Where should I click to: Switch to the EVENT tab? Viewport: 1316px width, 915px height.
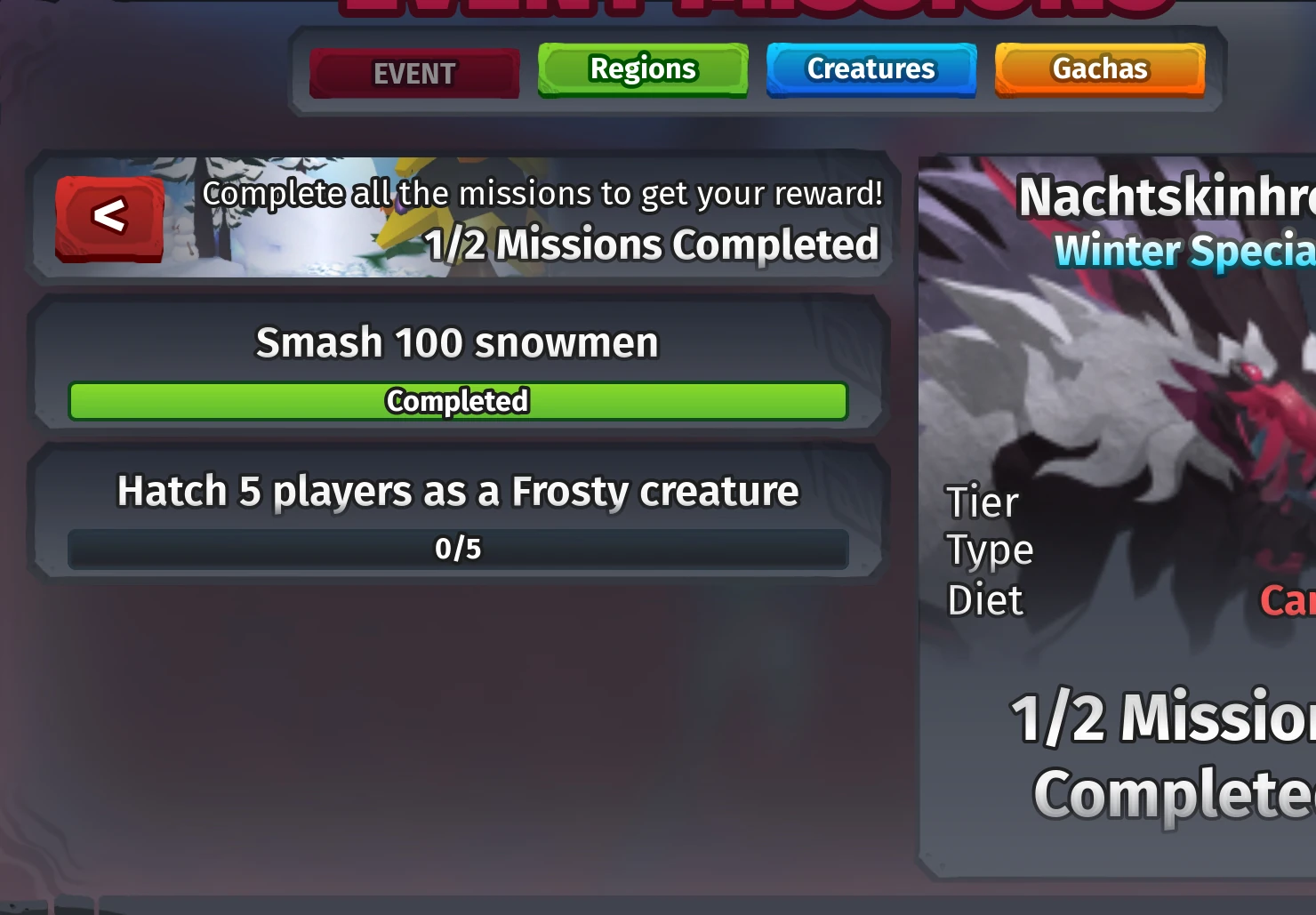tap(414, 73)
